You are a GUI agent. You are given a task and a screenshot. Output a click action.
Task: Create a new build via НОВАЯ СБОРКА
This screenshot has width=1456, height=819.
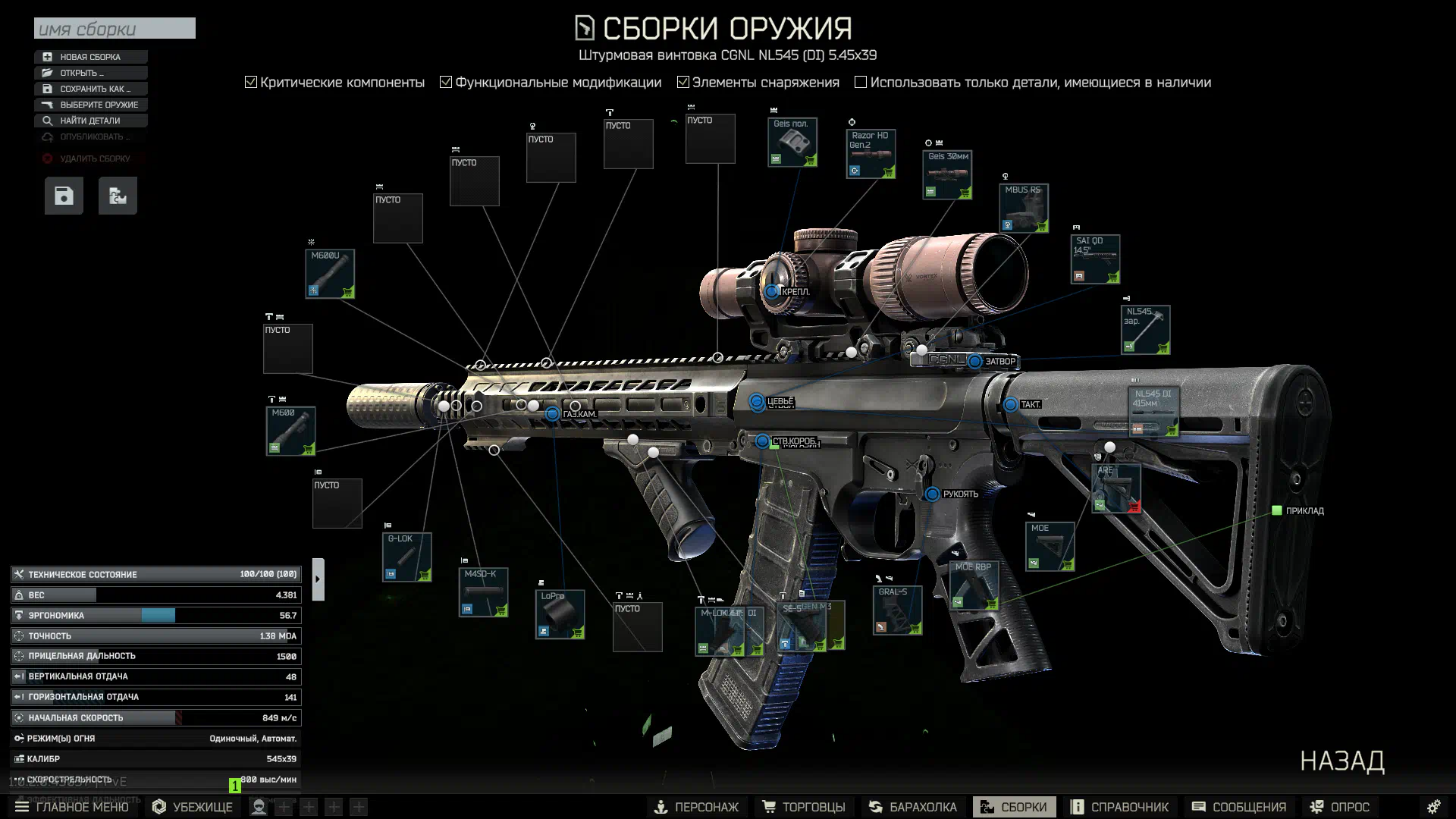tap(90, 57)
